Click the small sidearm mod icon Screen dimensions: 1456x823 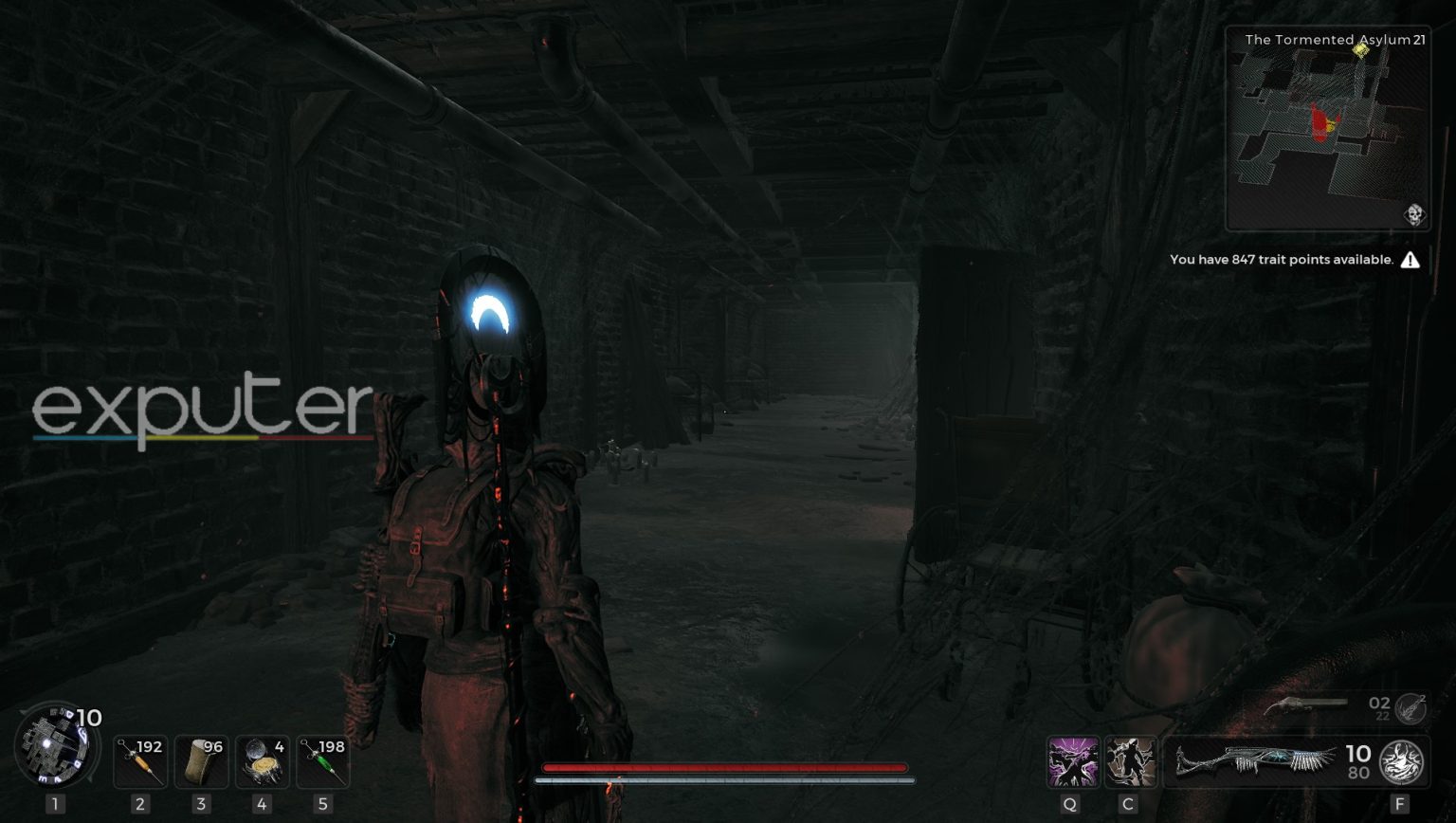click(x=1410, y=707)
